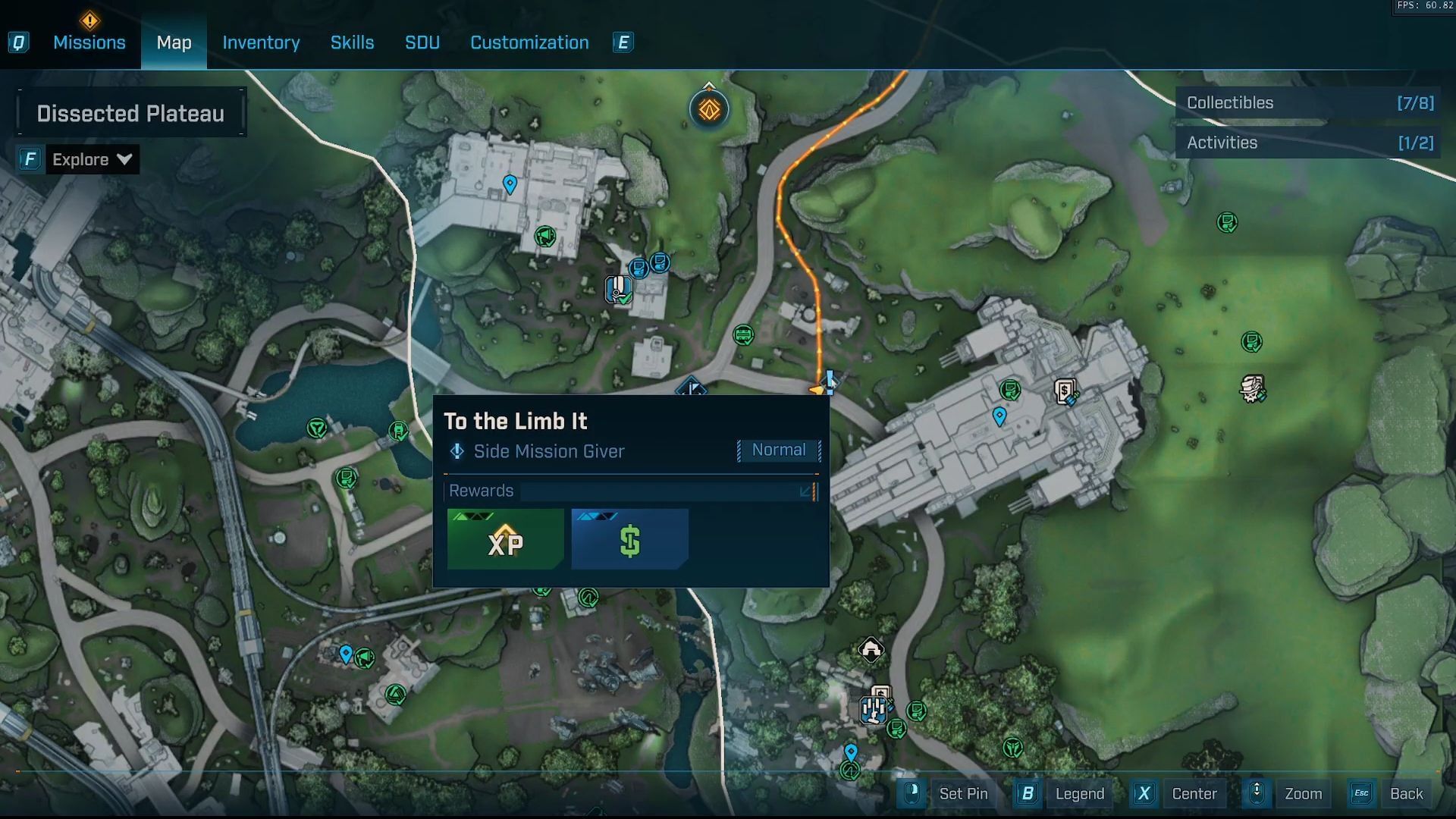Click the orange mission objective marker
The width and height of the screenshot is (1456, 819).
point(709,110)
